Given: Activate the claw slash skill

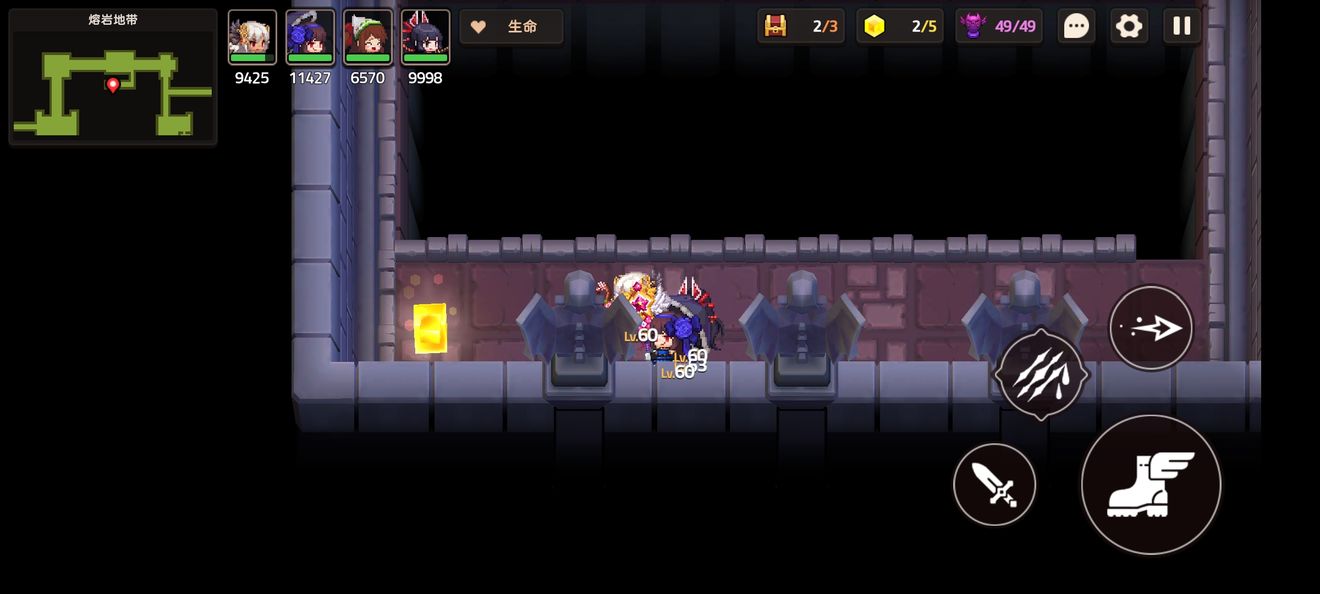Looking at the screenshot, I should 1041,374.
